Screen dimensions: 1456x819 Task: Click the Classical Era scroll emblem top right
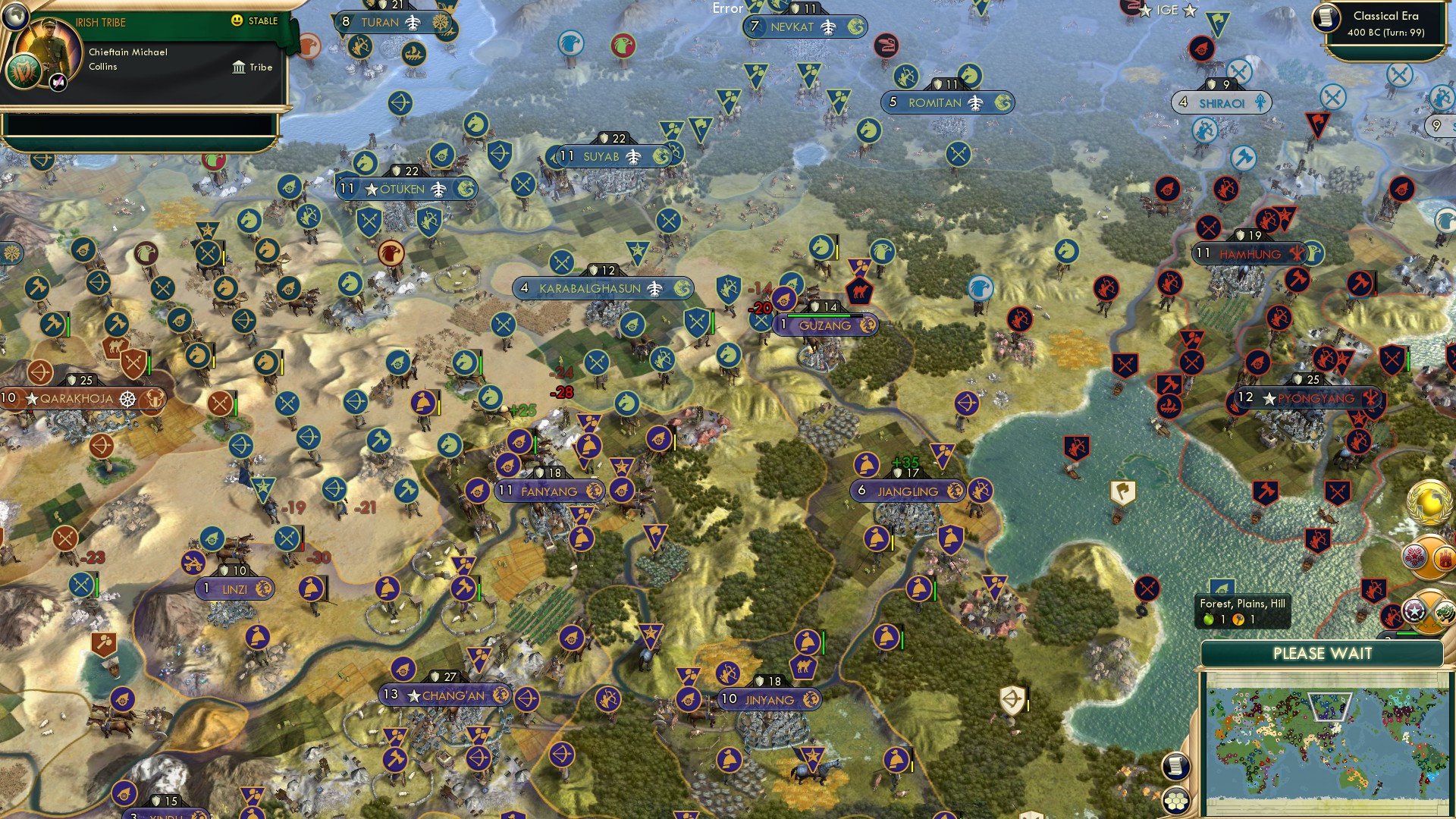tap(1326, 18)
